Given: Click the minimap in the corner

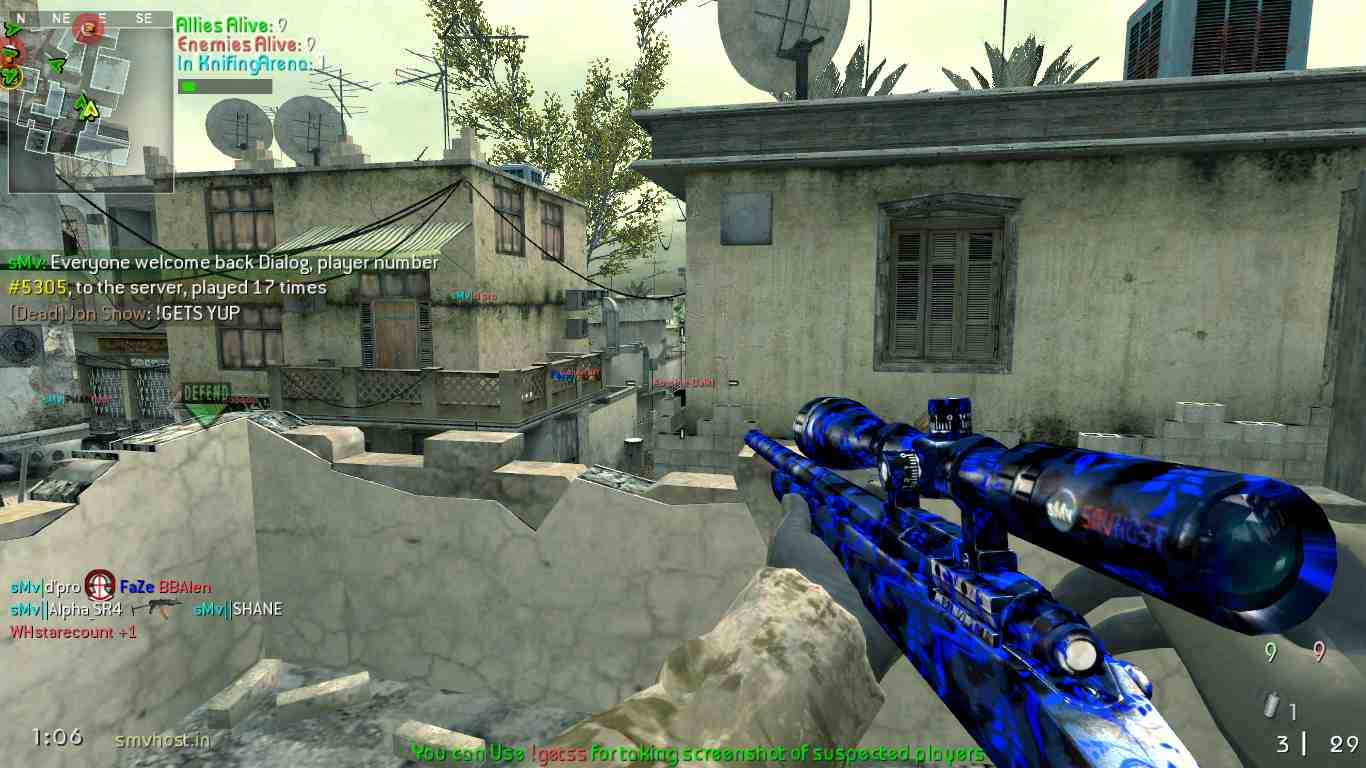Looking at the screenshot, I should tap(90, 102).
